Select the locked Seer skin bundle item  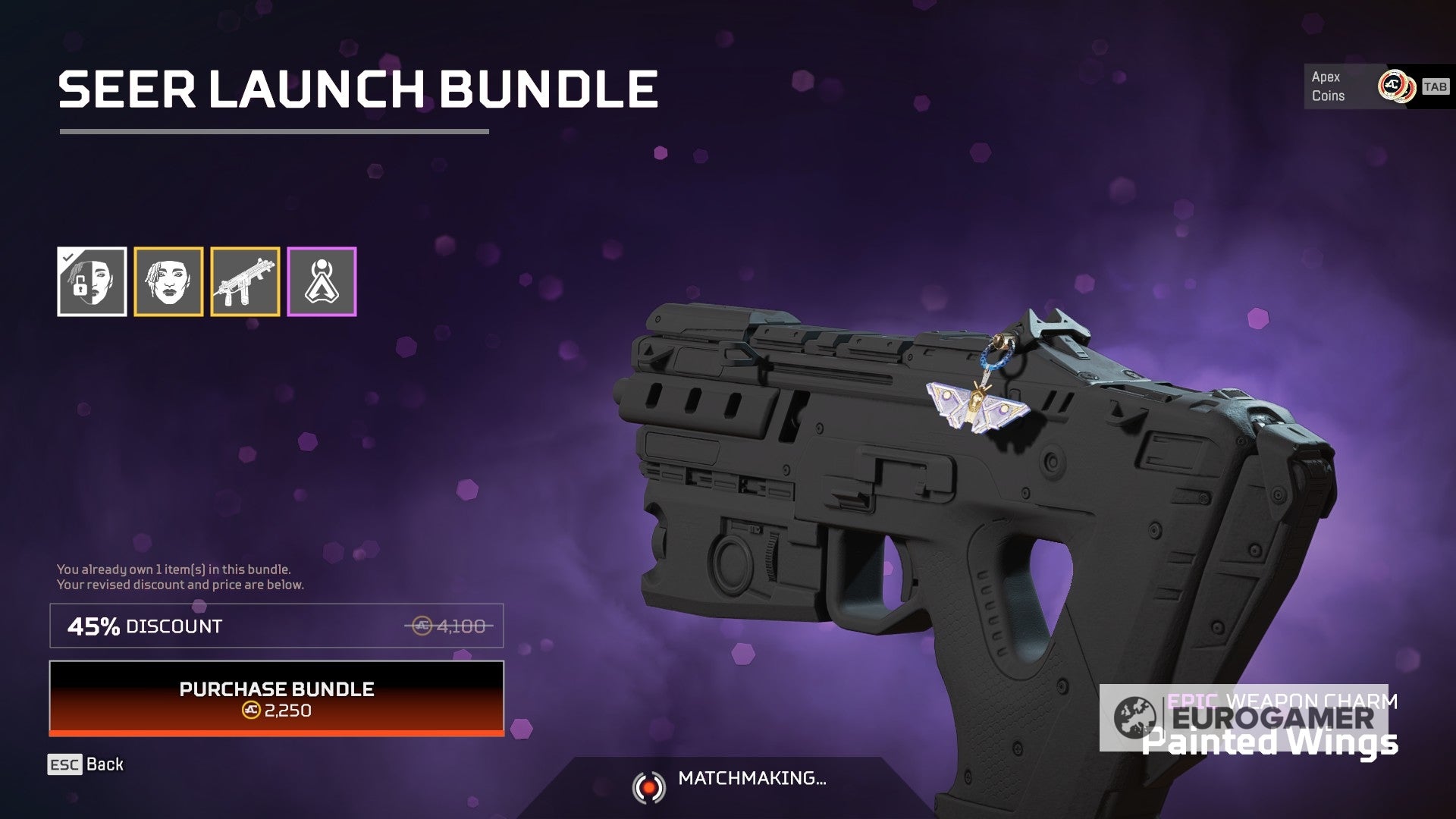click(93, 281)
